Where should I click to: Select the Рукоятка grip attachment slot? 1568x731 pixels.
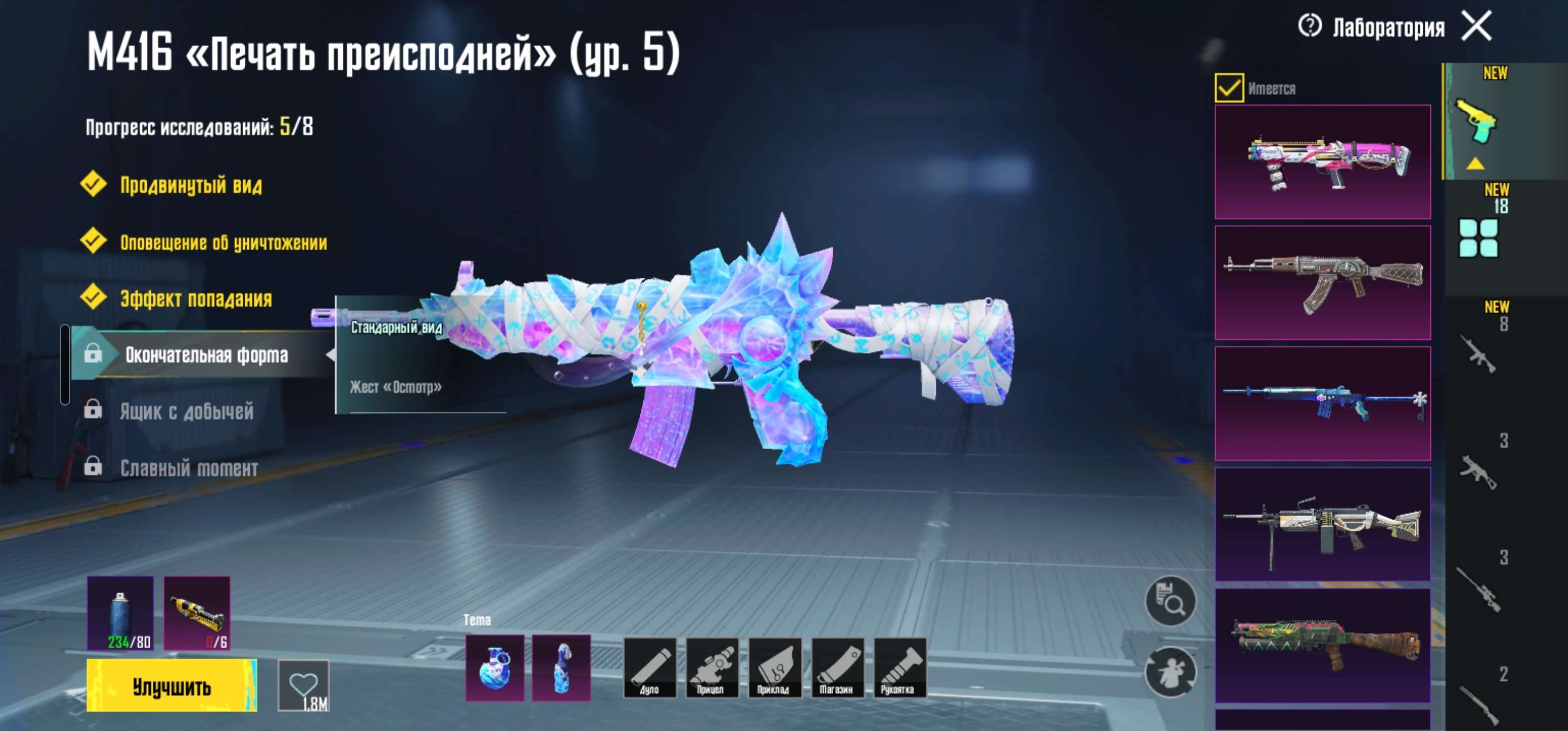coord(899,667)
